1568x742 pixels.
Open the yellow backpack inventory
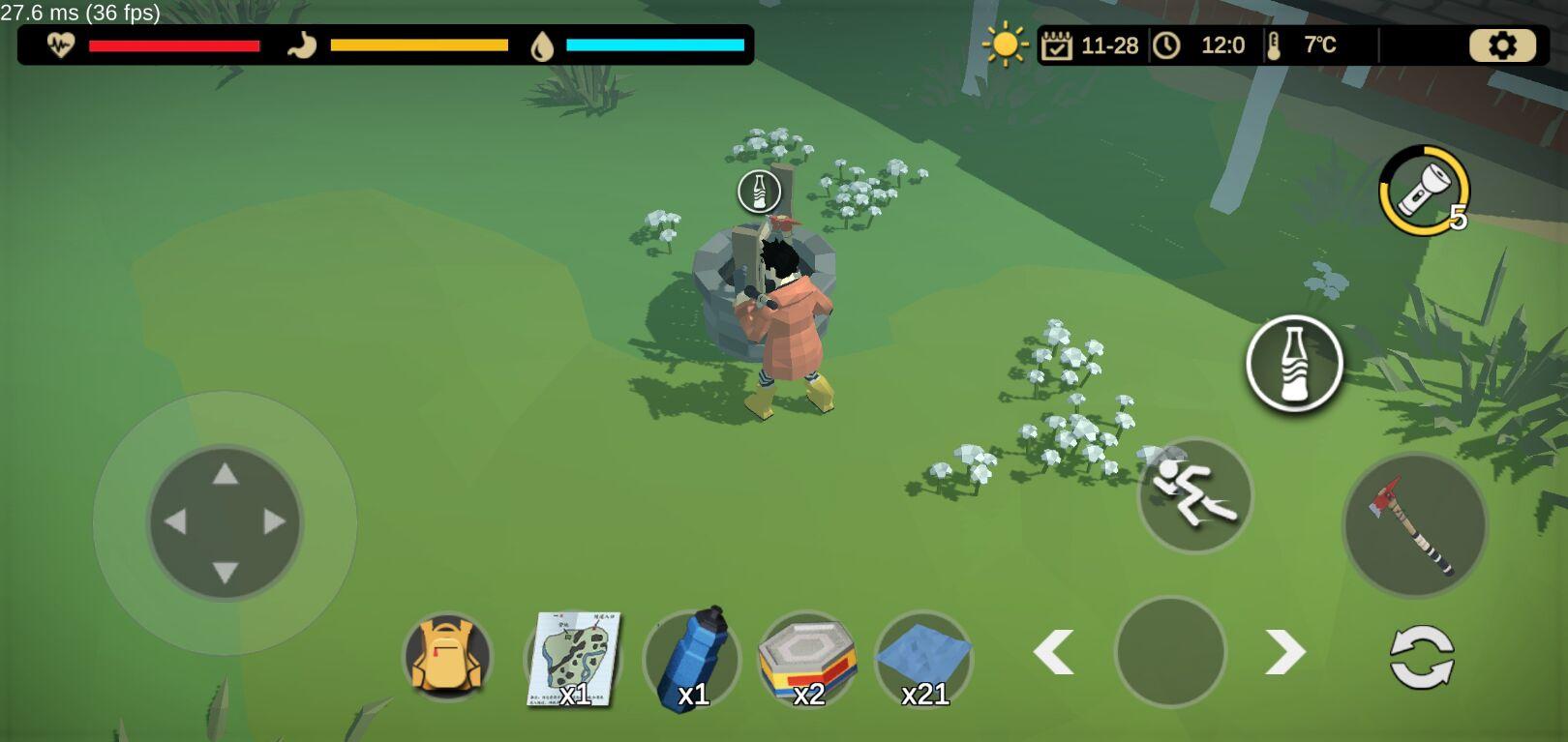[x=447, y=657]
